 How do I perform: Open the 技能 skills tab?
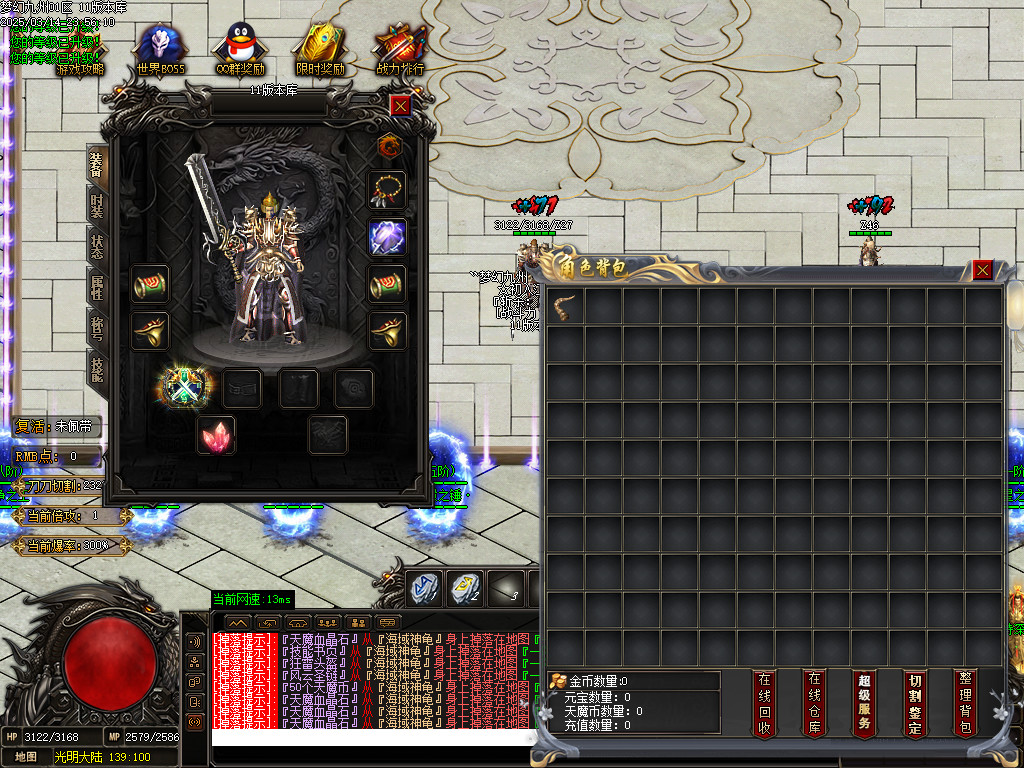click(96, 367)
